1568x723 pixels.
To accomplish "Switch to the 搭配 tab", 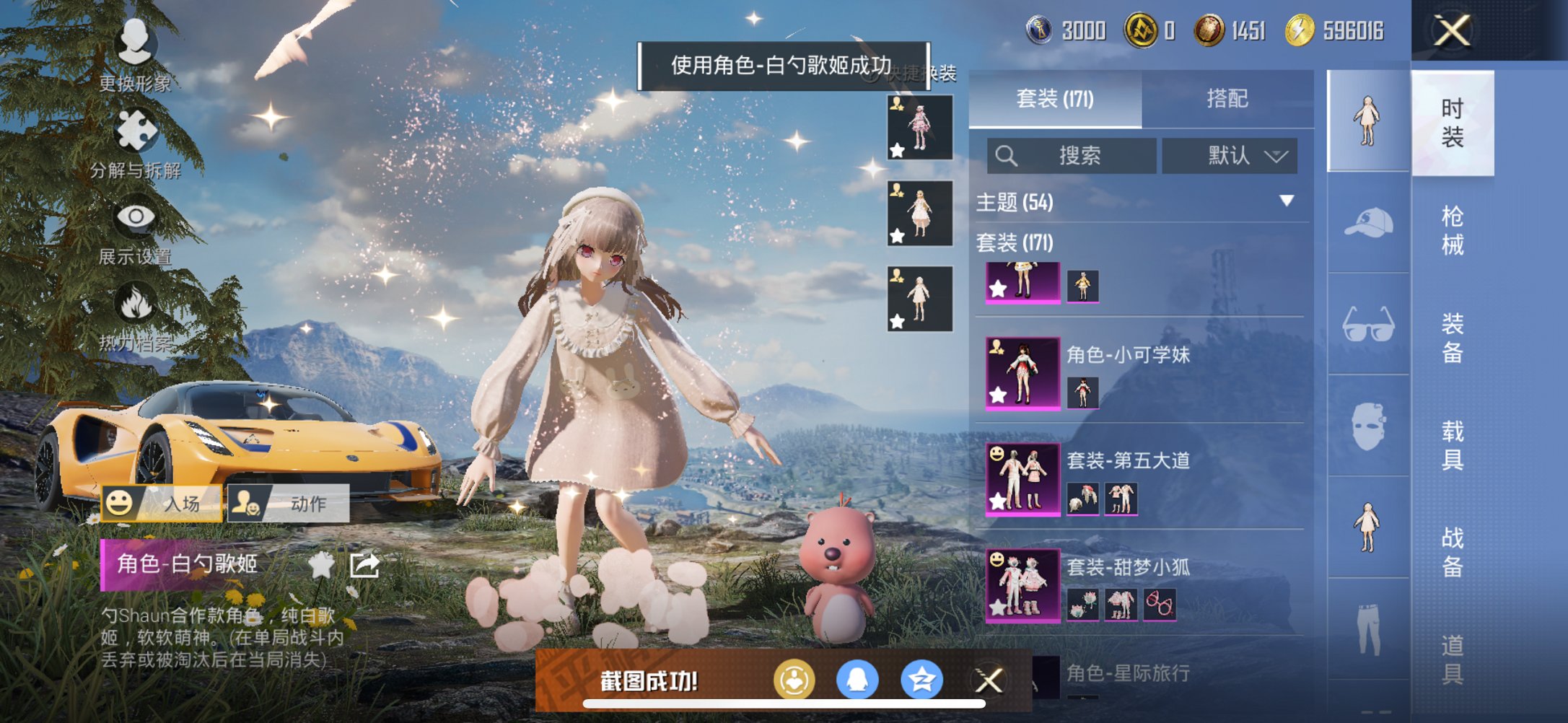I will click(x=1229, y=100).
